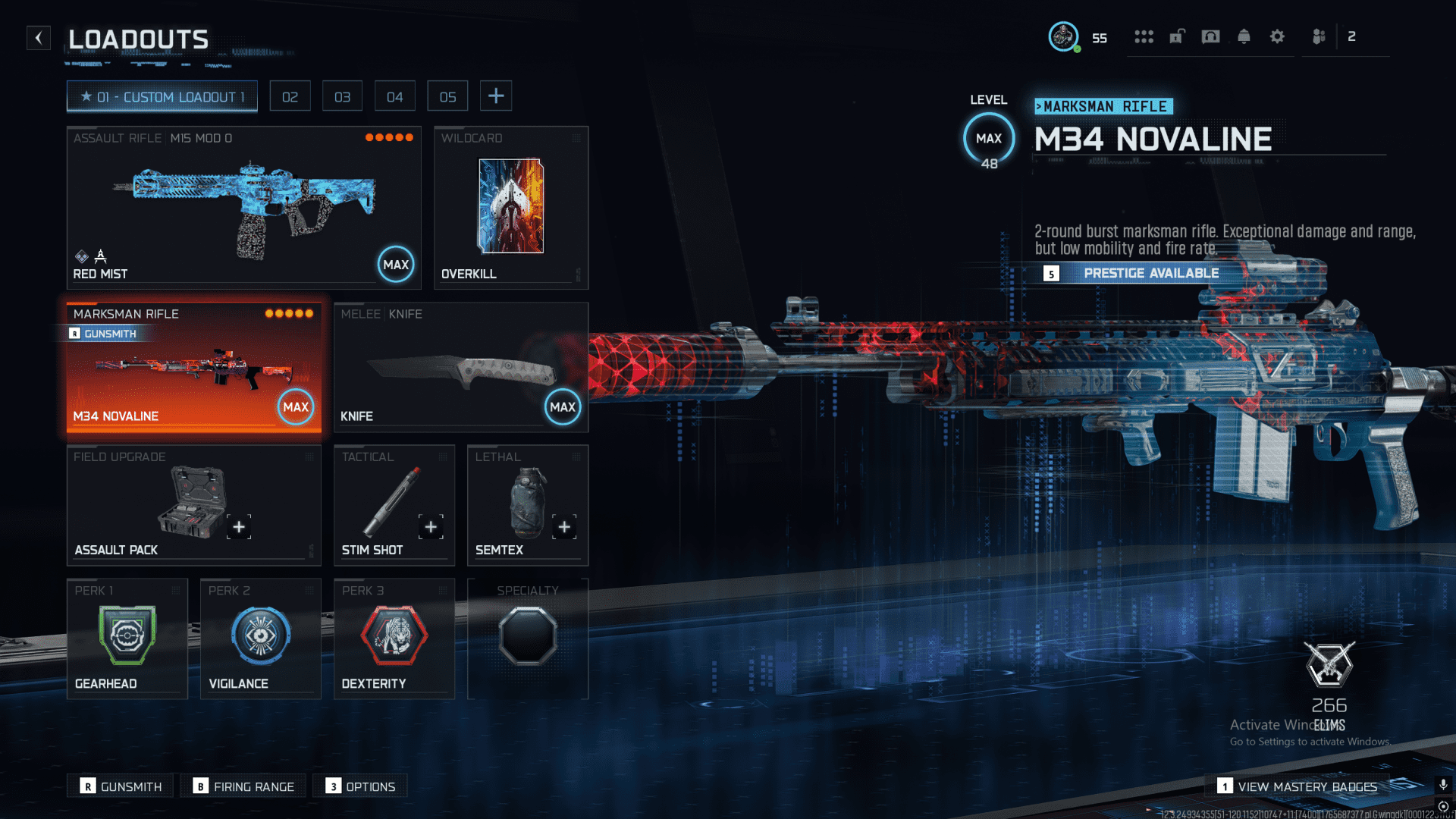1456x819 pixels.
Task: Choose the Knife melee slot
Action: tap(460, 368)
